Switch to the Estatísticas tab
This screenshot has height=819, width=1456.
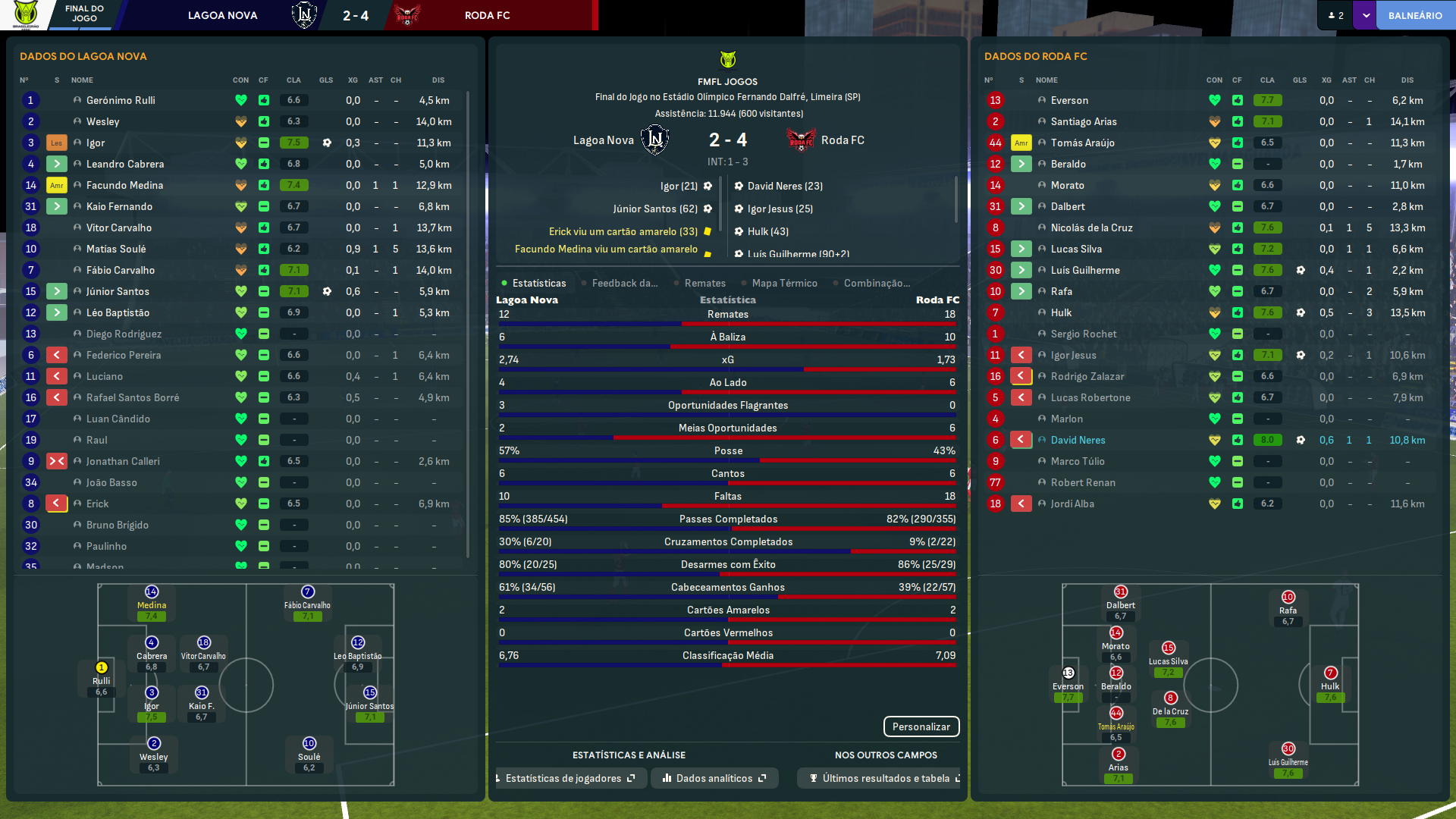pyautogui.click(x=538, y=283)
